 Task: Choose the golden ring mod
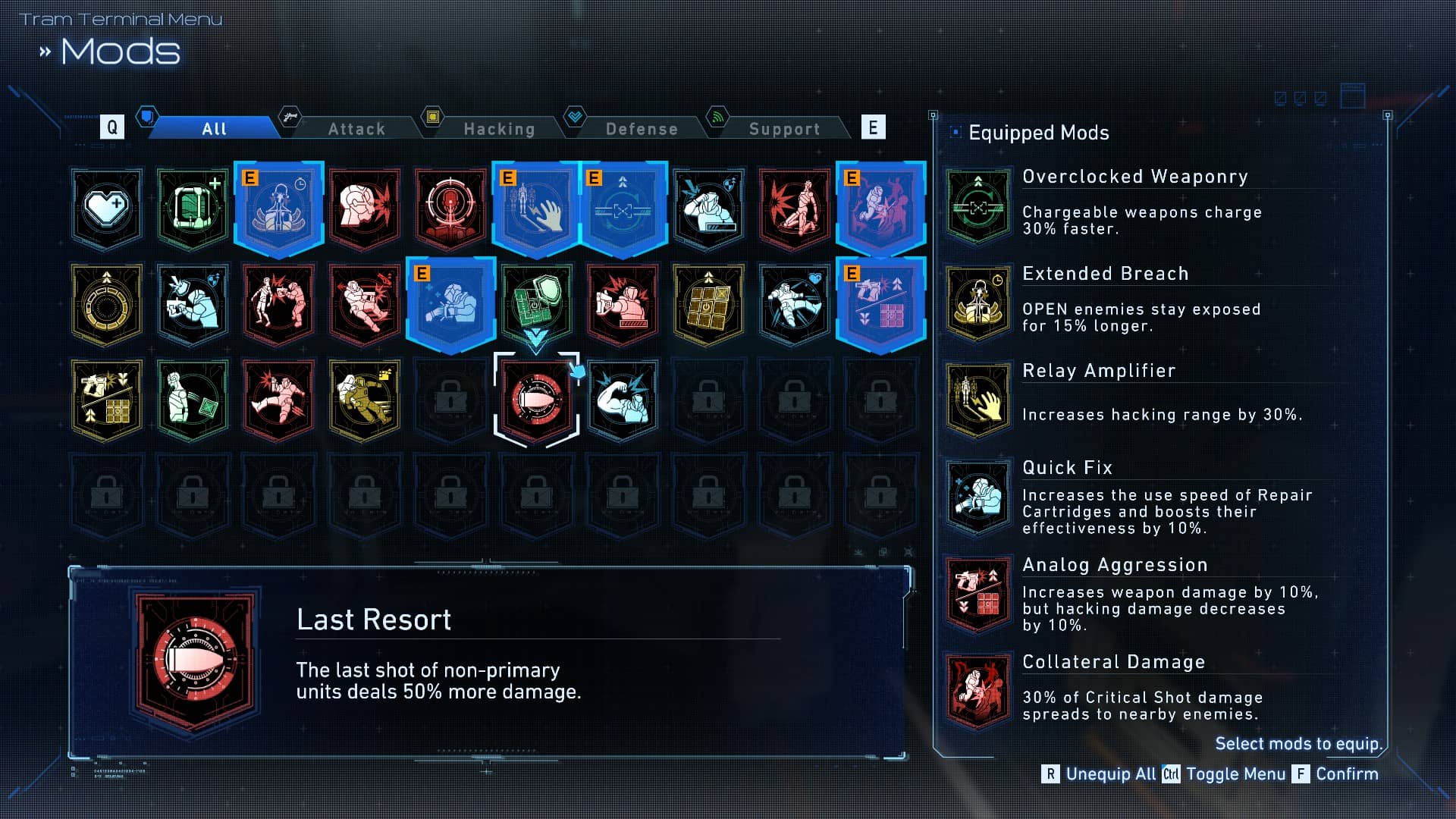pyautogui.click(x=107, y=303)
